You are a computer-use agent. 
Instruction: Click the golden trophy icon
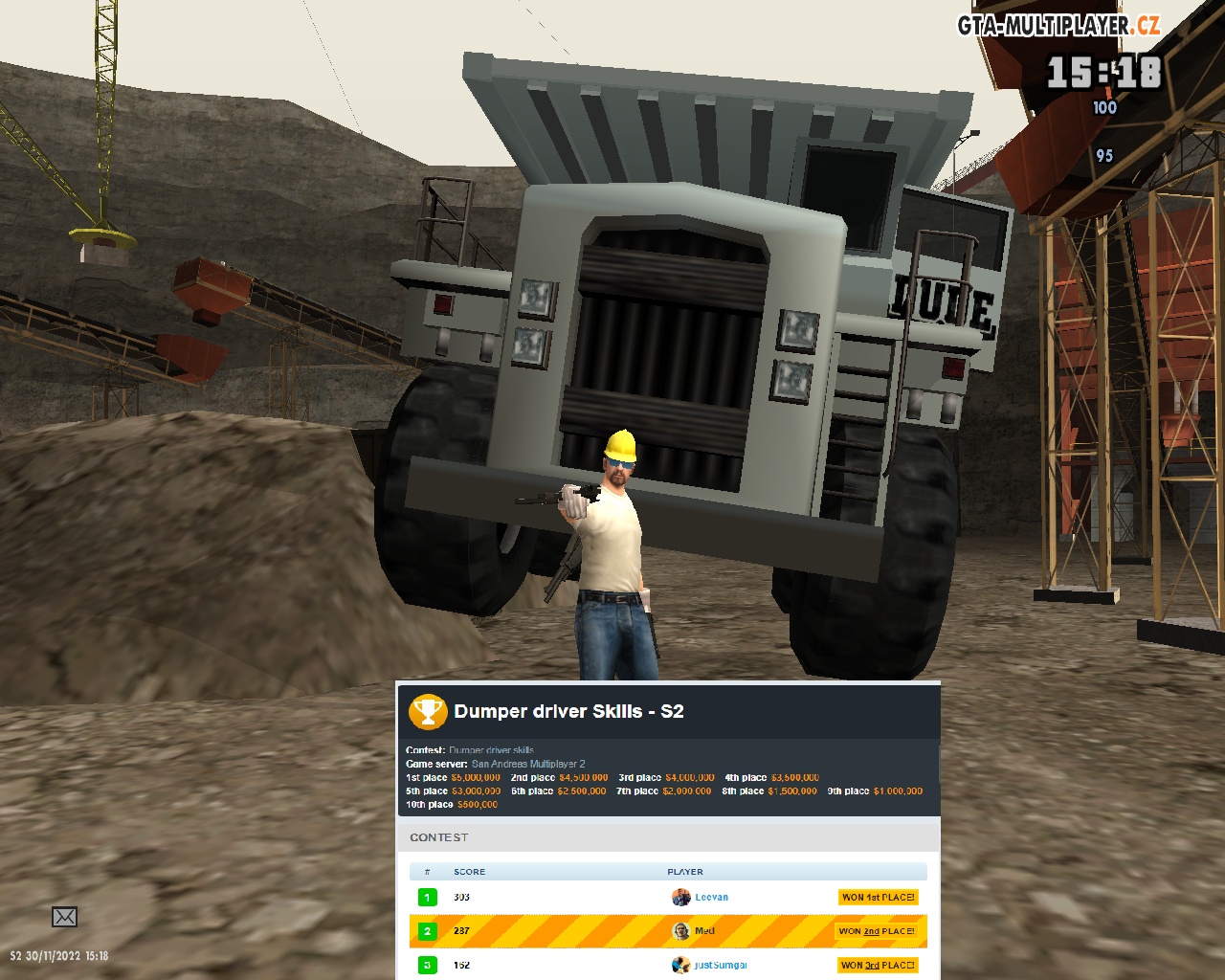click(x=428, y=712)
